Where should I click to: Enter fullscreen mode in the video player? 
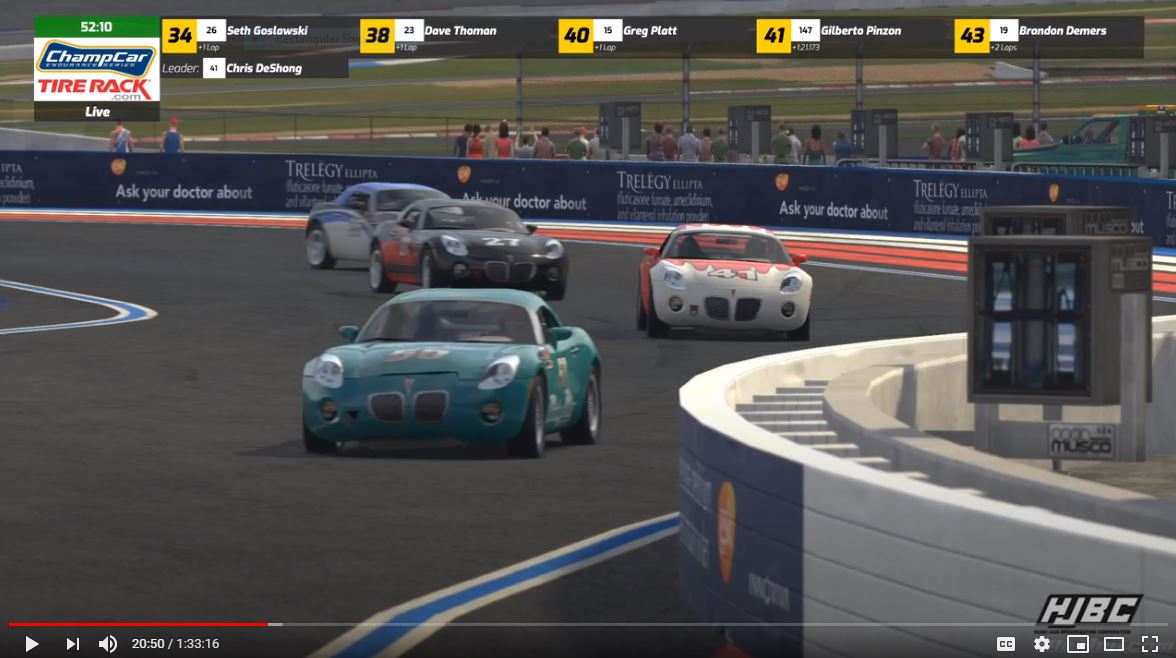[x=1149, y=644]
